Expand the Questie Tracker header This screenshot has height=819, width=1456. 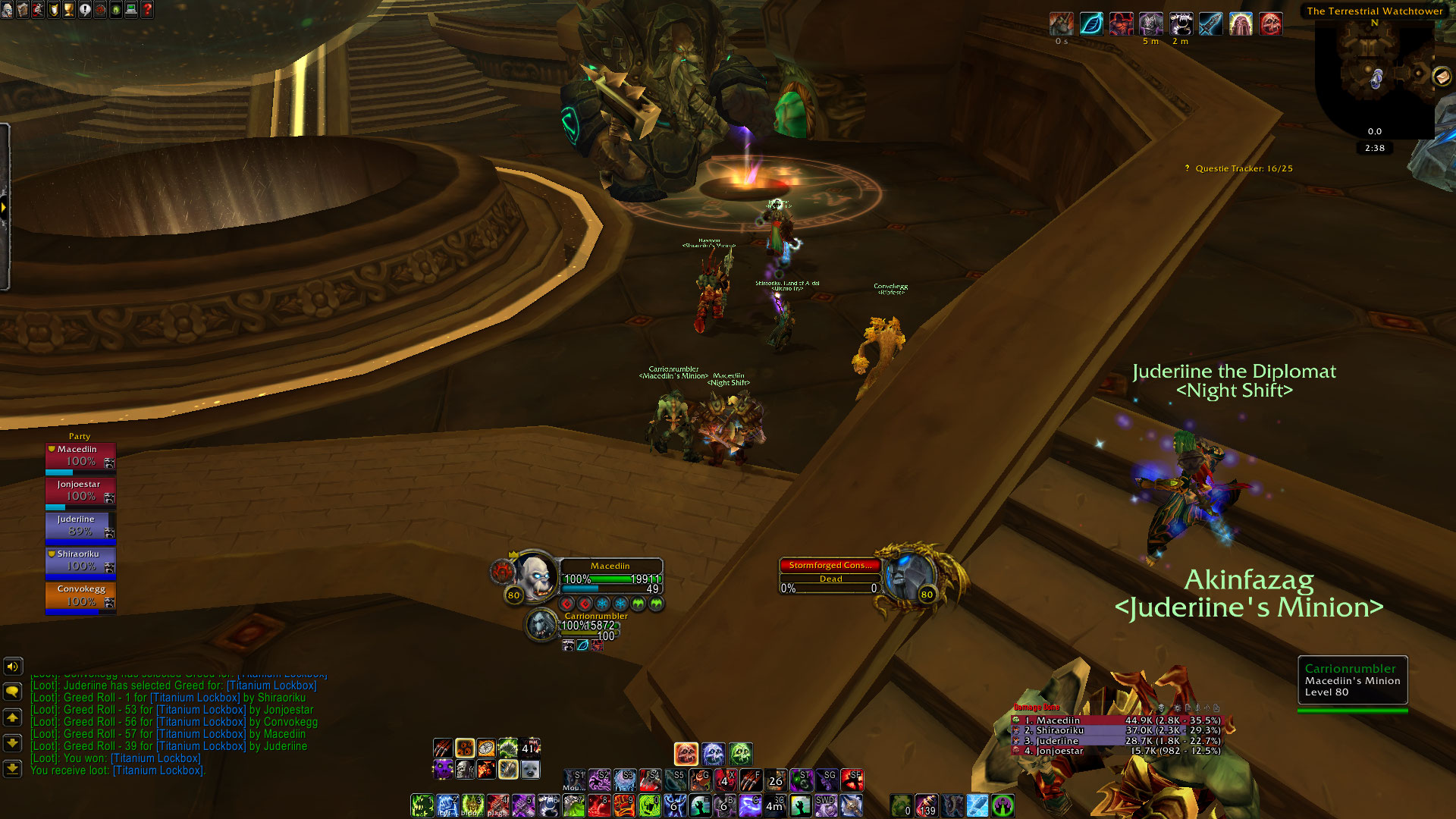point(1244,168)
